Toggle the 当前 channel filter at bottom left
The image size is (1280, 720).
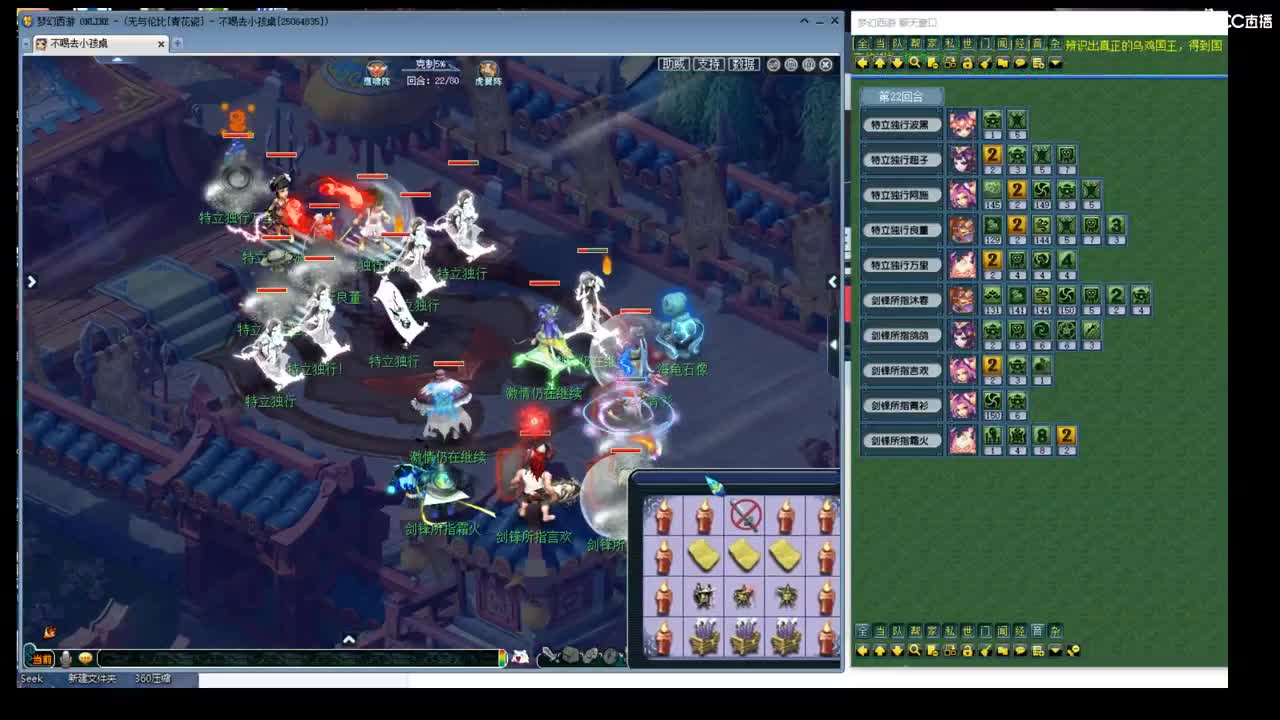point(40,659)
